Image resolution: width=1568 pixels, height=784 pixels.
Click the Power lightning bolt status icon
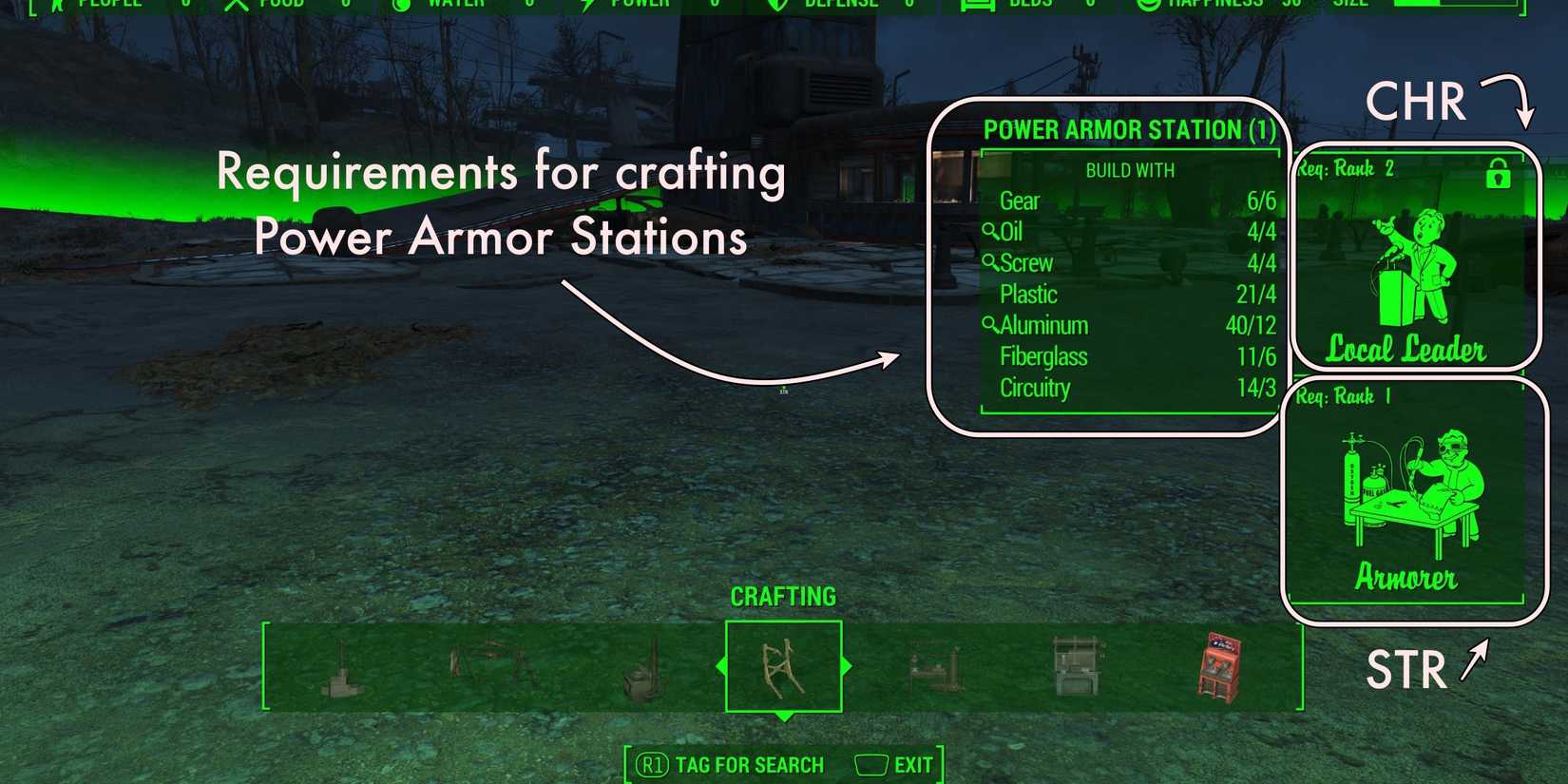[585, 5]
